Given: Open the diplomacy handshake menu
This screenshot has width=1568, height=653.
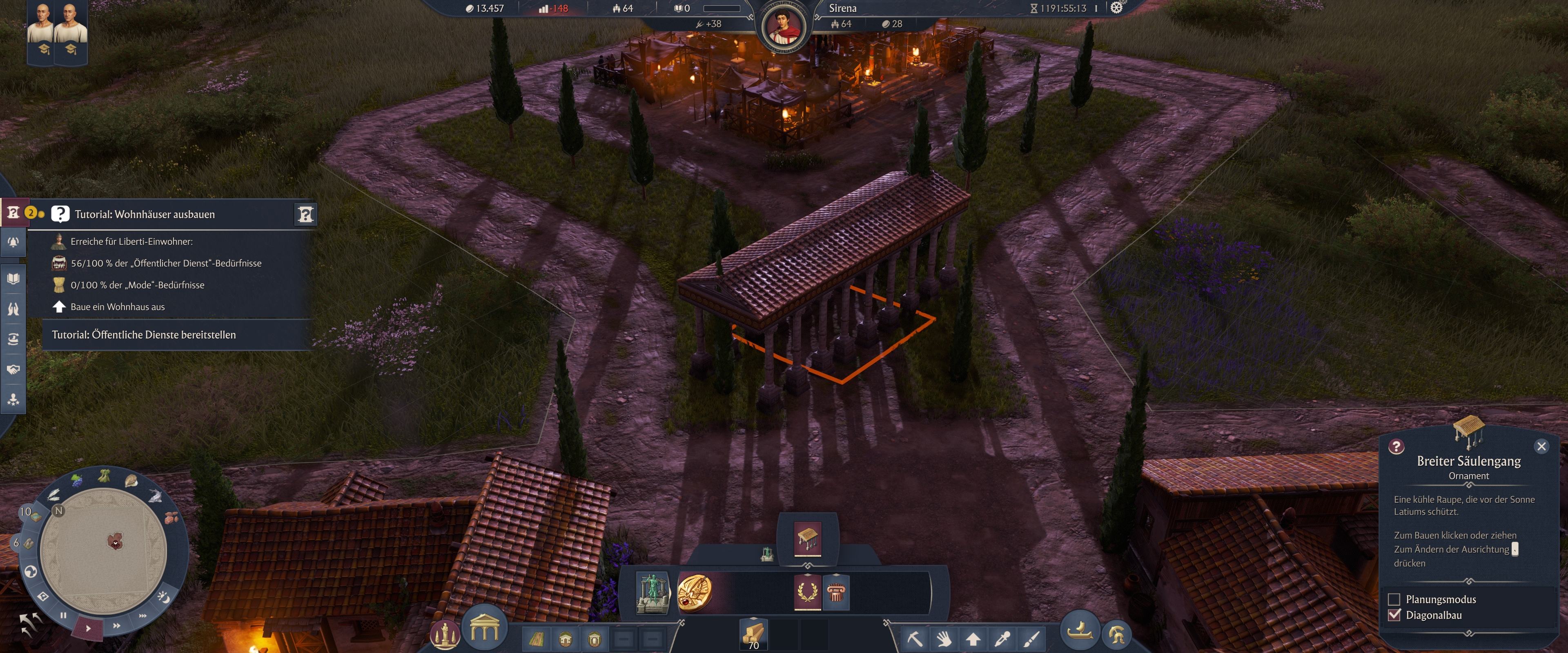Looking at the screenshot, I should click(13, 369).
